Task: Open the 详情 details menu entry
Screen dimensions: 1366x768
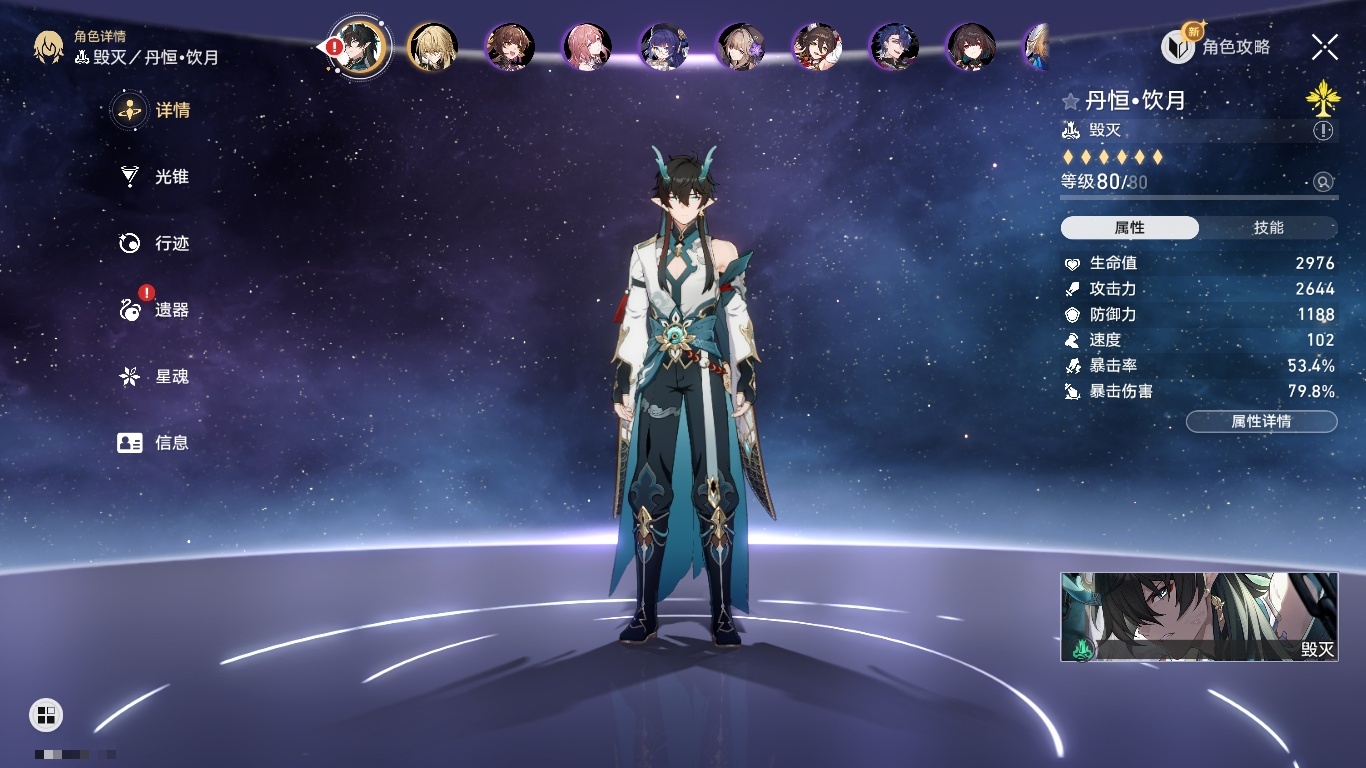Action: [x=153, y=110]
